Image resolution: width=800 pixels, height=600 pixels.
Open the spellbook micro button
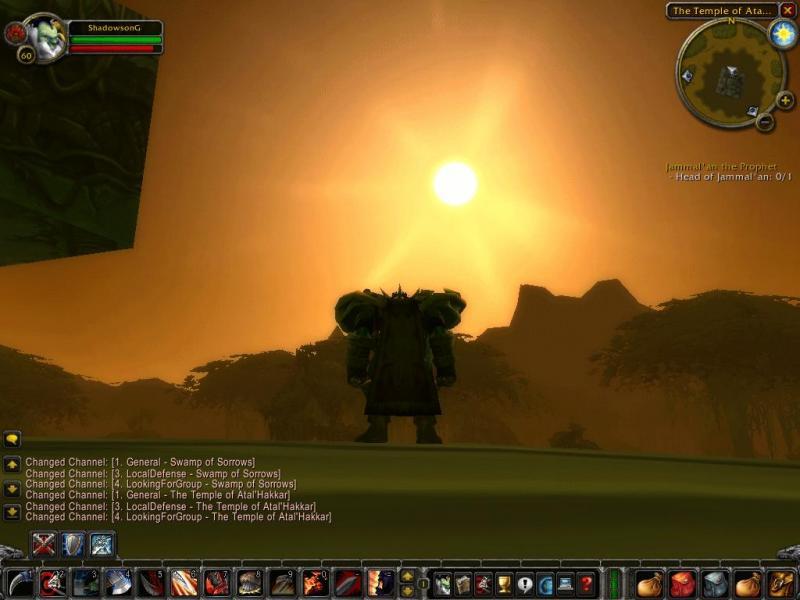463,583
